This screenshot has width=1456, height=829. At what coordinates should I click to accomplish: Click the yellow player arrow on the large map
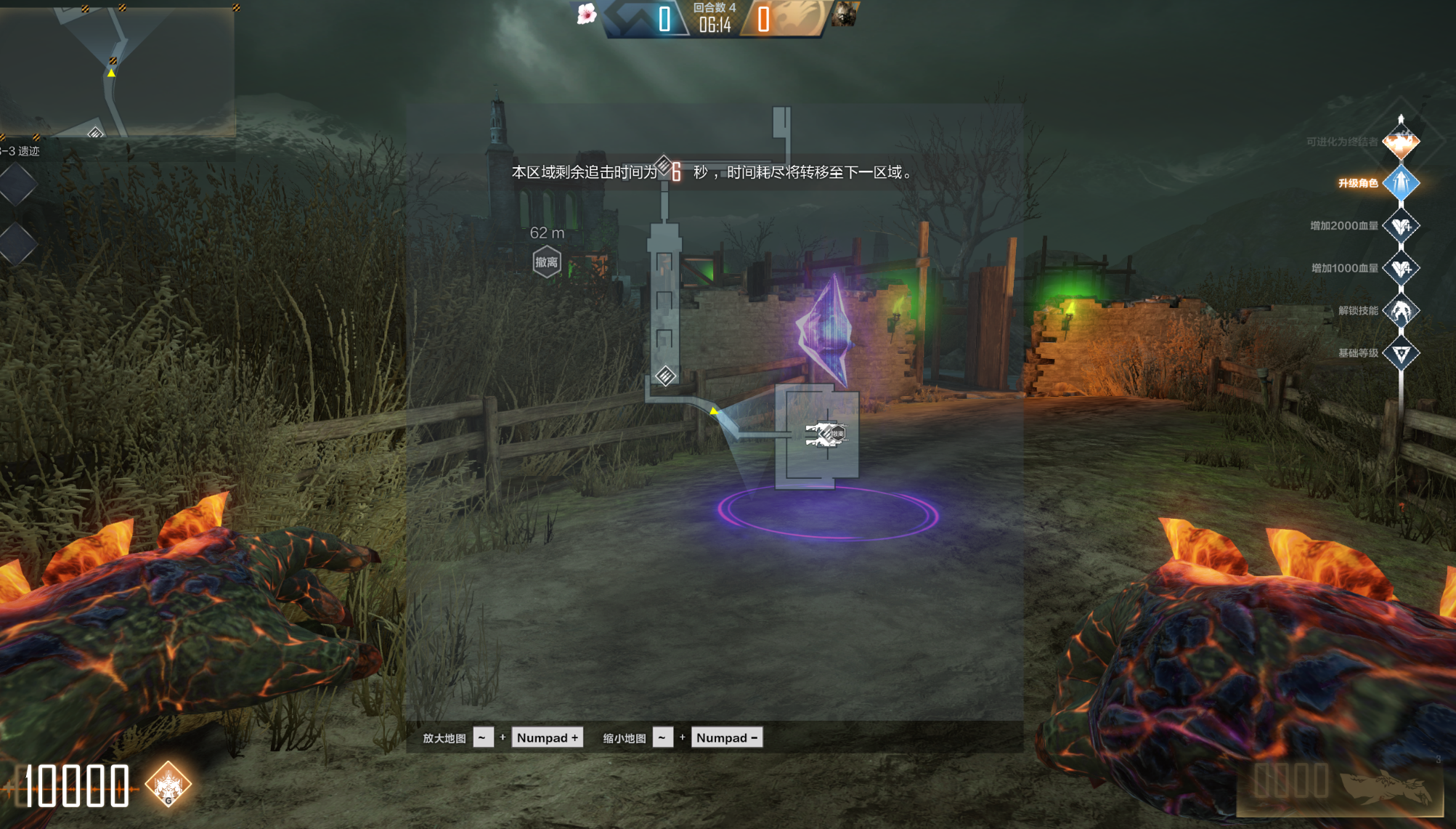click(714, 412)
